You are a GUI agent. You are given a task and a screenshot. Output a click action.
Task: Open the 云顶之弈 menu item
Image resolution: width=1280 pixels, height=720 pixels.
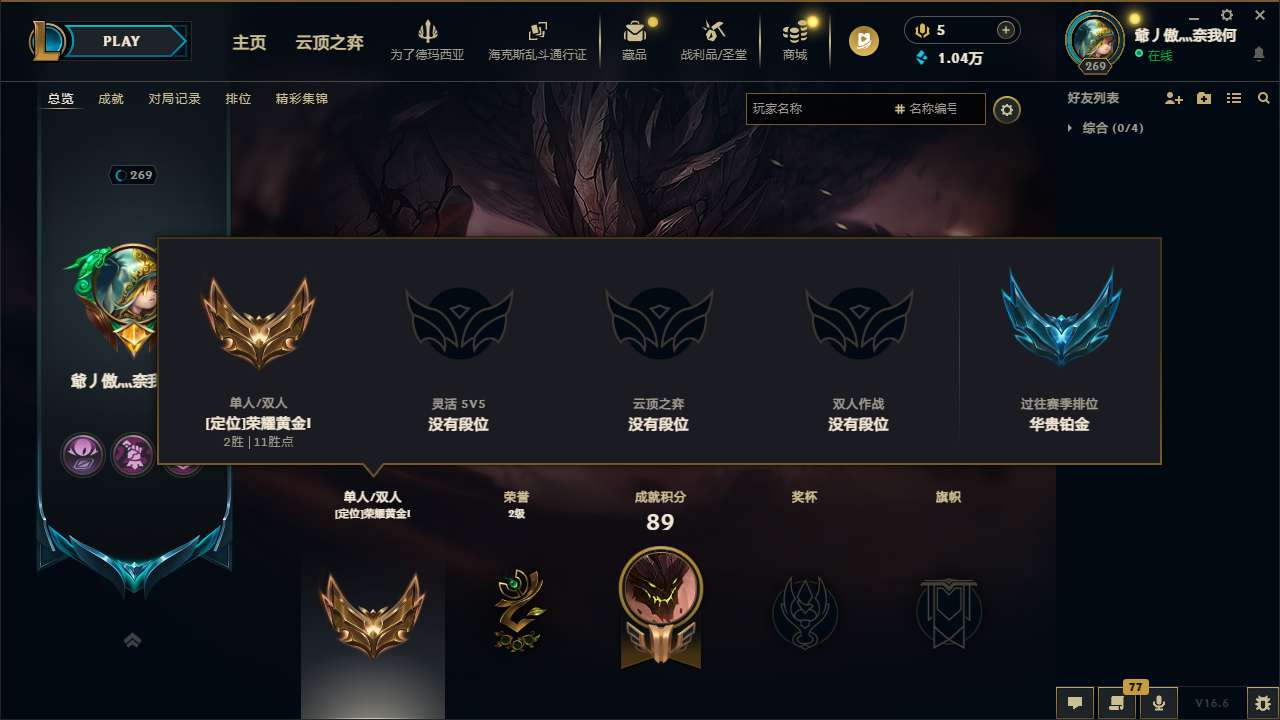pyautogui.click(x=328, y=43)
